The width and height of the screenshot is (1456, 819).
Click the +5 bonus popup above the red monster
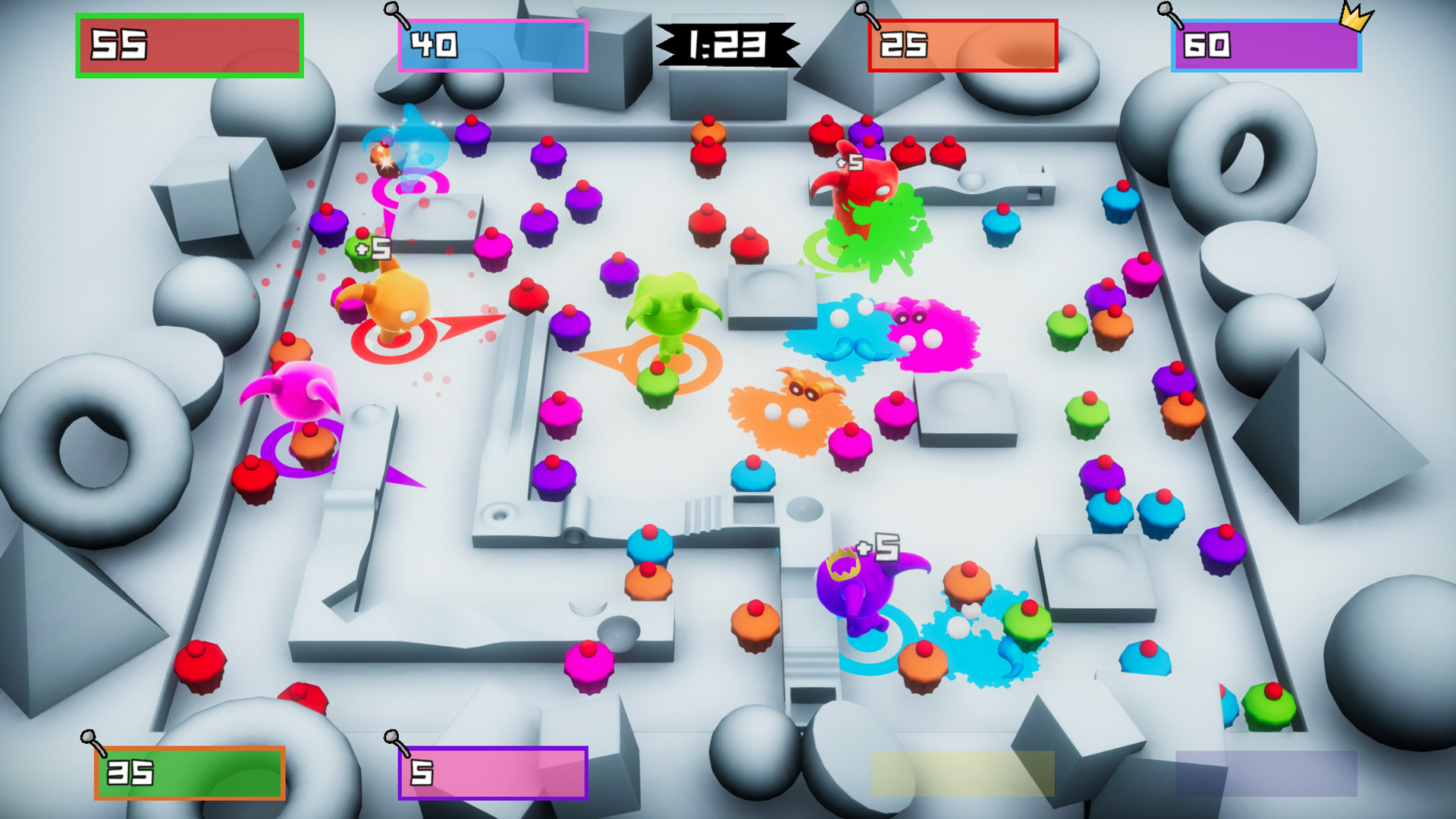click(x=849, y=164)
